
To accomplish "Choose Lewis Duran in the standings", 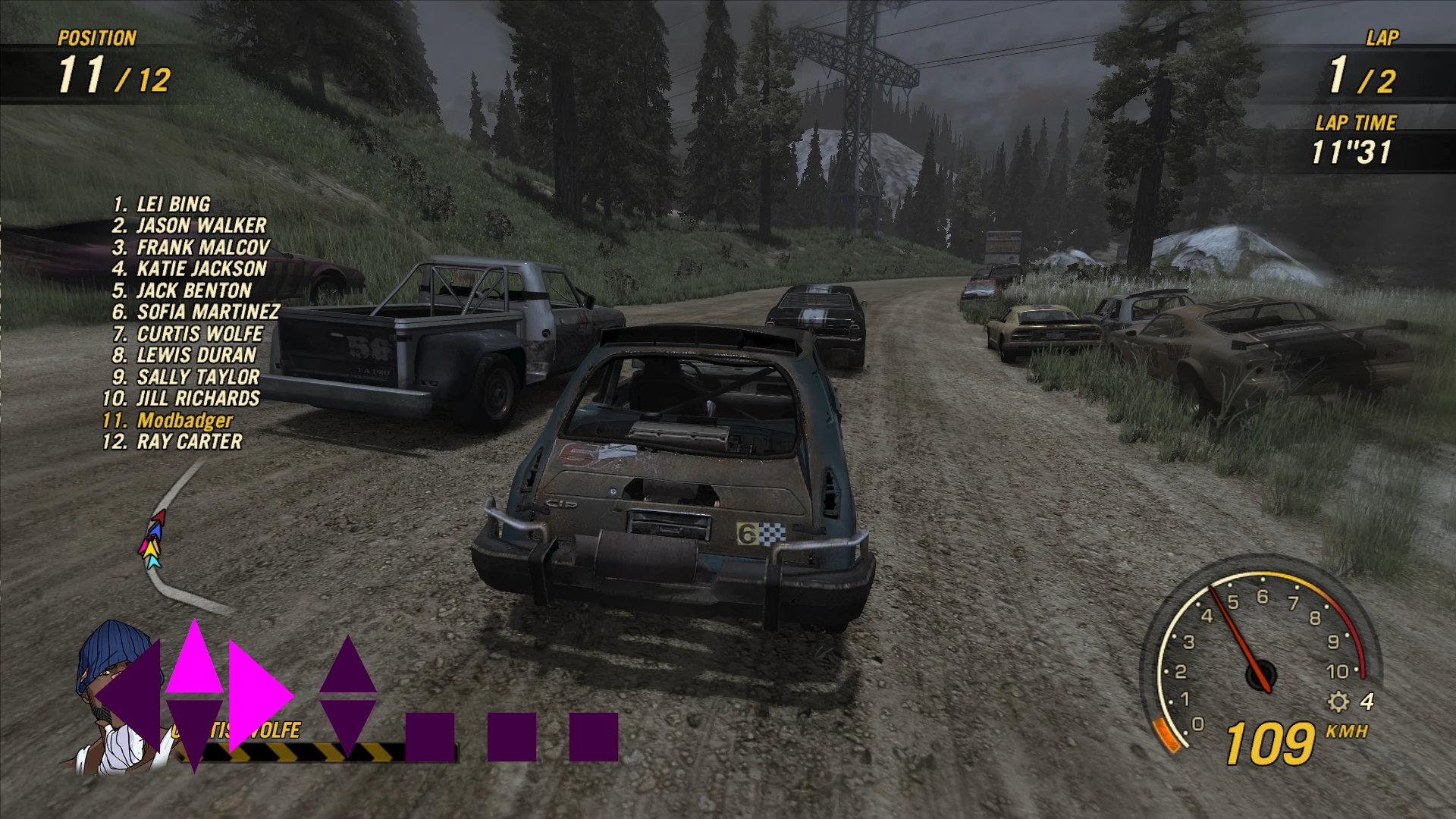I will tap(184, 355).
